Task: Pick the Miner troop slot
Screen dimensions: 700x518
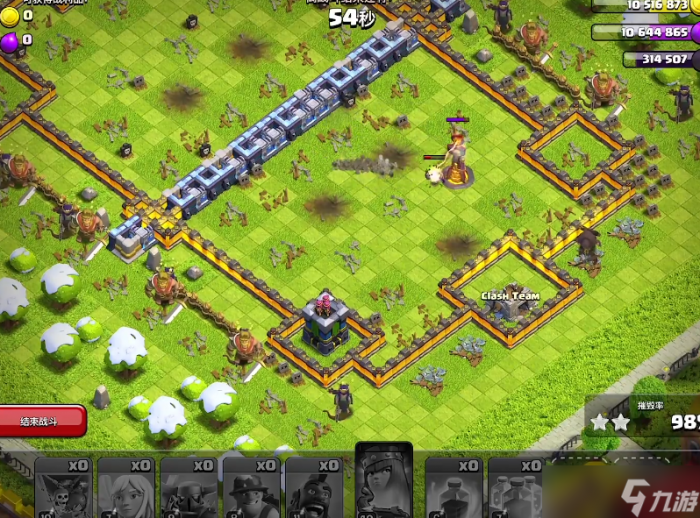Action: [252, 490]
